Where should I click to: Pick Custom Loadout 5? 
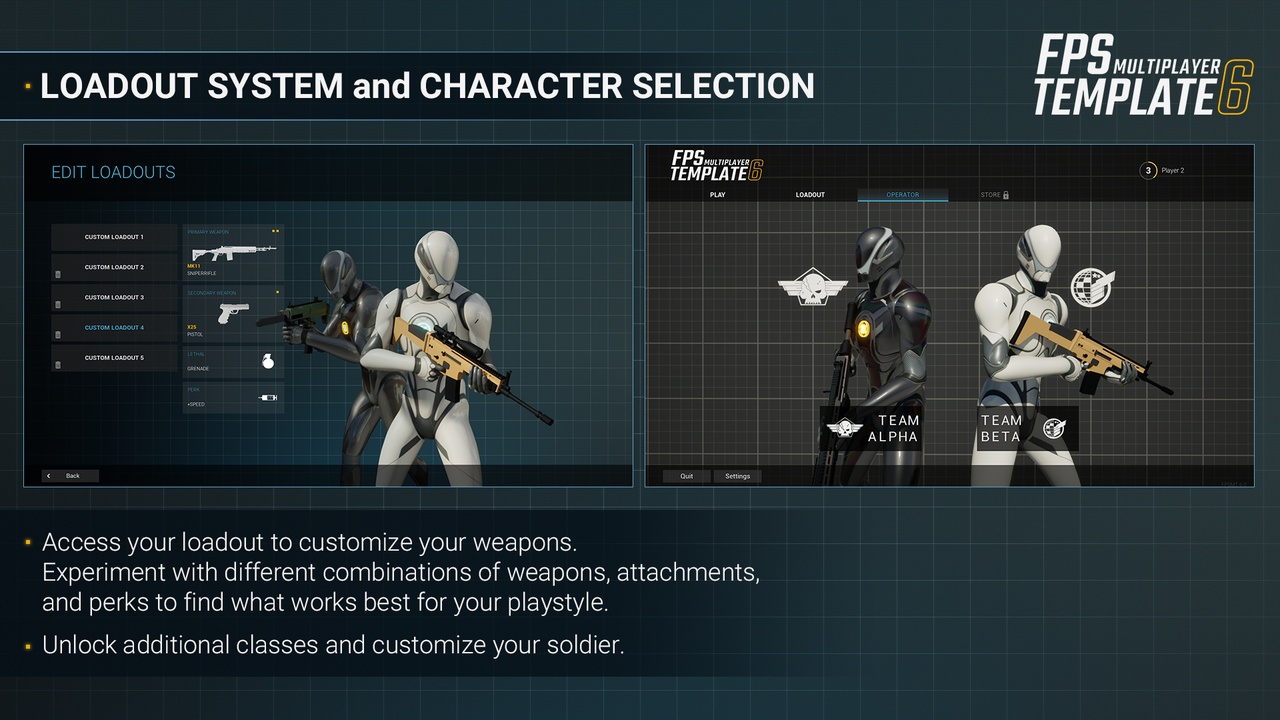tap(114, 357)
